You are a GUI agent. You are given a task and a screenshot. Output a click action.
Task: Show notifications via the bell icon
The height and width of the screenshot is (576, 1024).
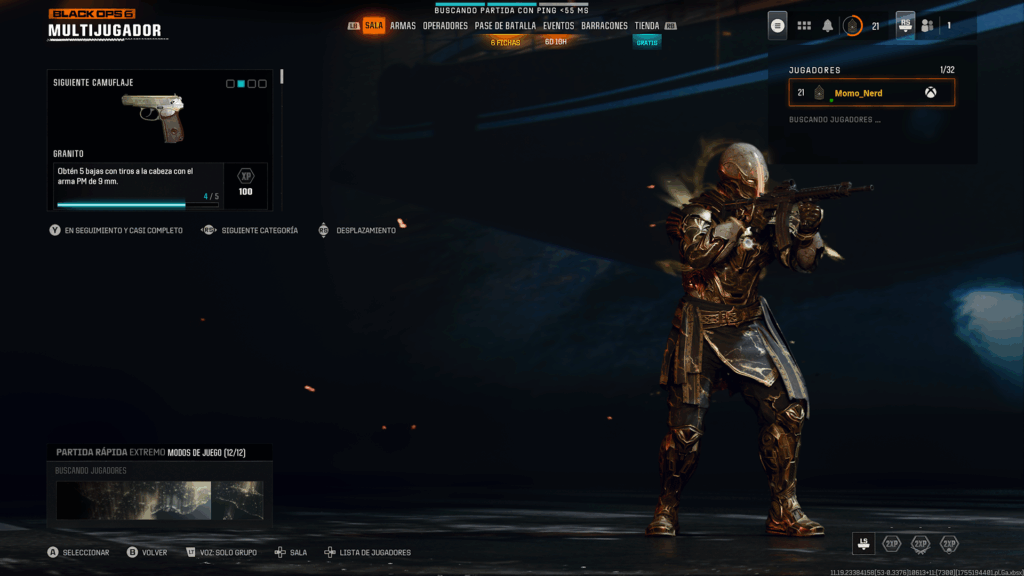(828, 26)
